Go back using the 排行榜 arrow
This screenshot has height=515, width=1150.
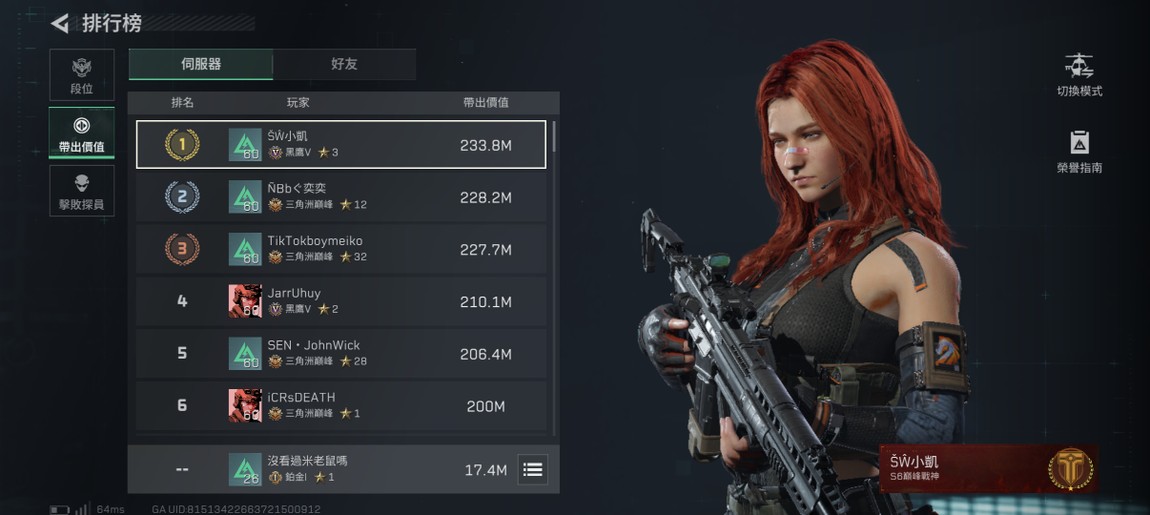[x=61, y=23]
